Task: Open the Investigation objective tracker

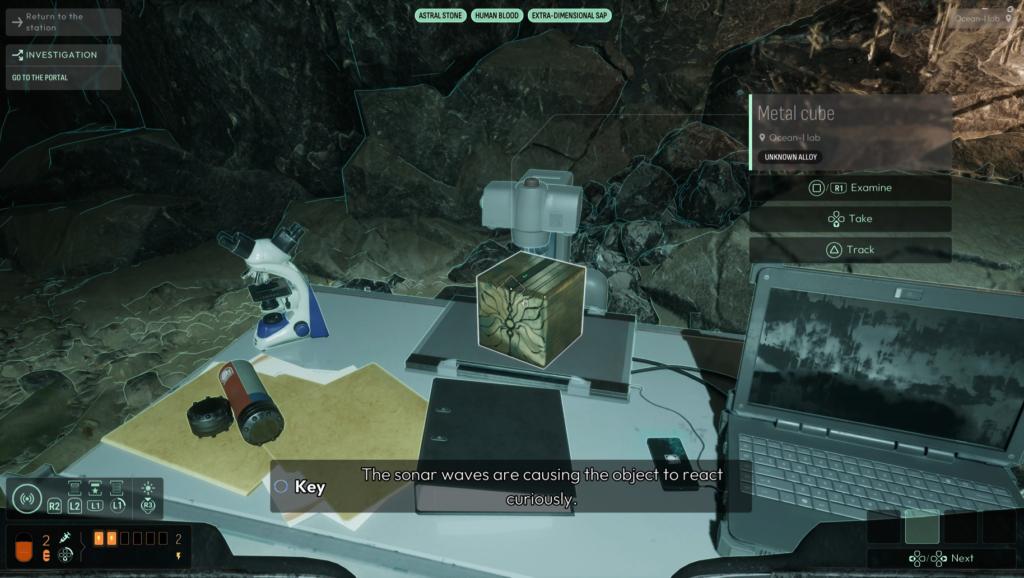Action: (x=62, y=55)
